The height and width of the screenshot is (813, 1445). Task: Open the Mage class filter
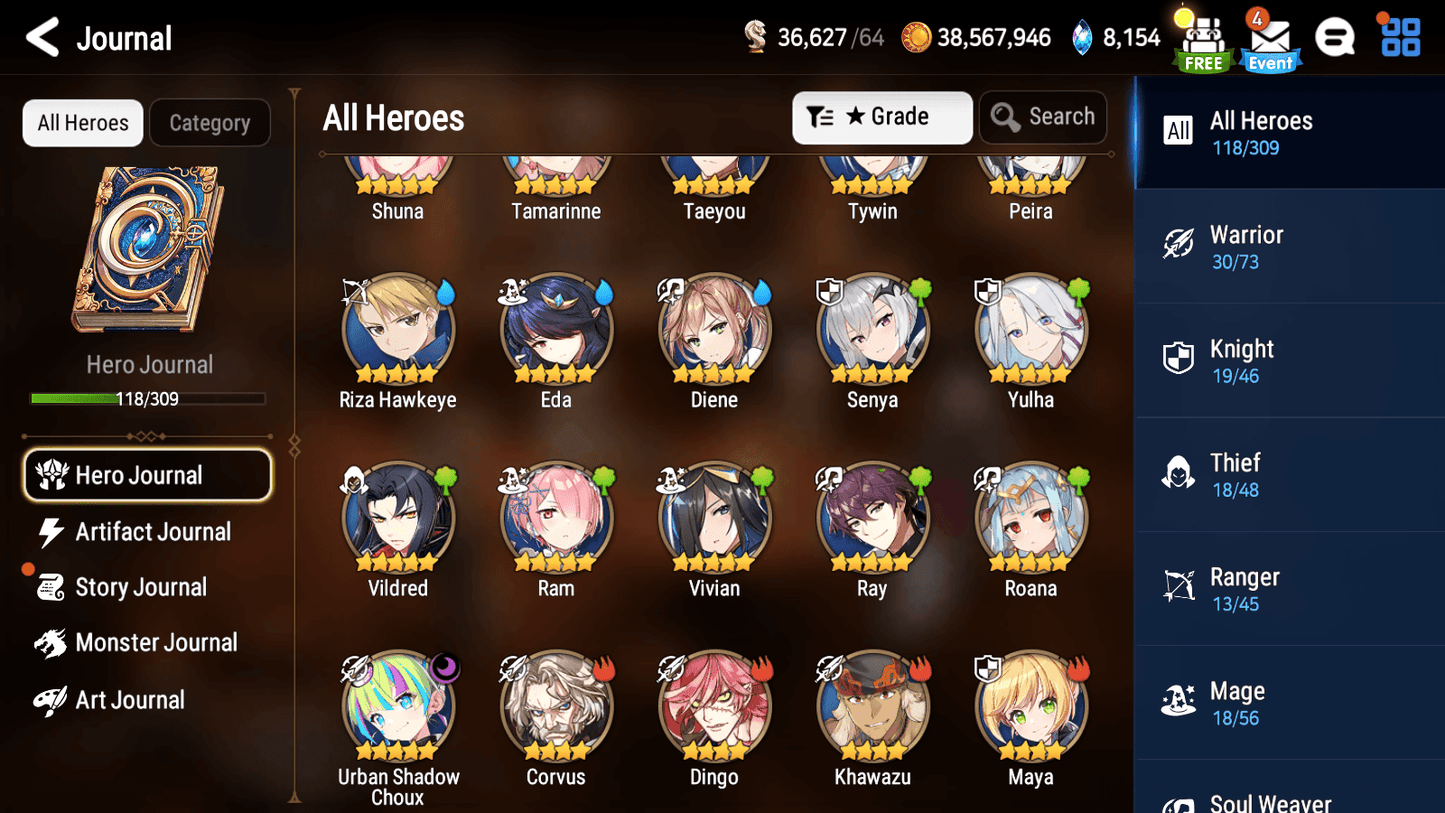coord(1288,701)
